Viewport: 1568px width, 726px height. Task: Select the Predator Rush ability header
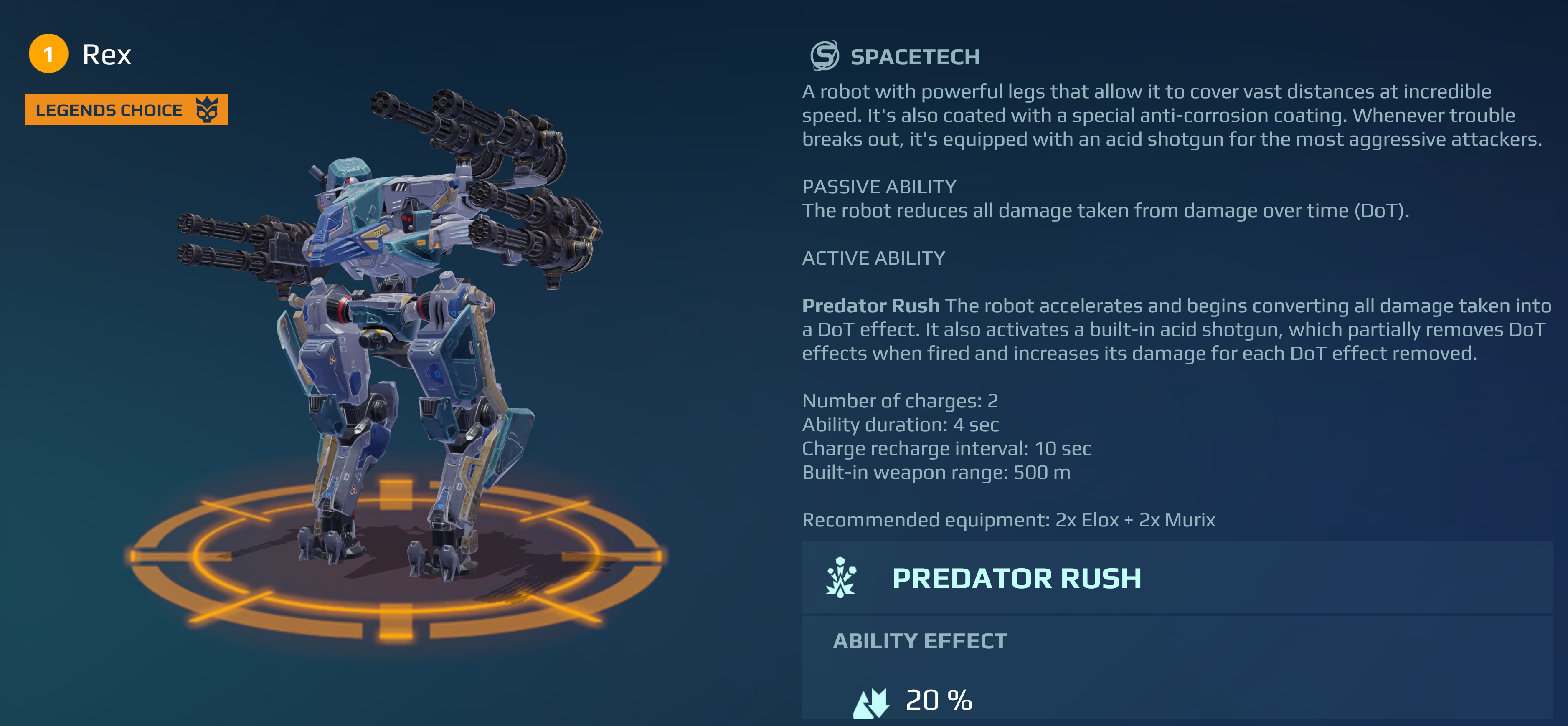[x=1015, y=578]
